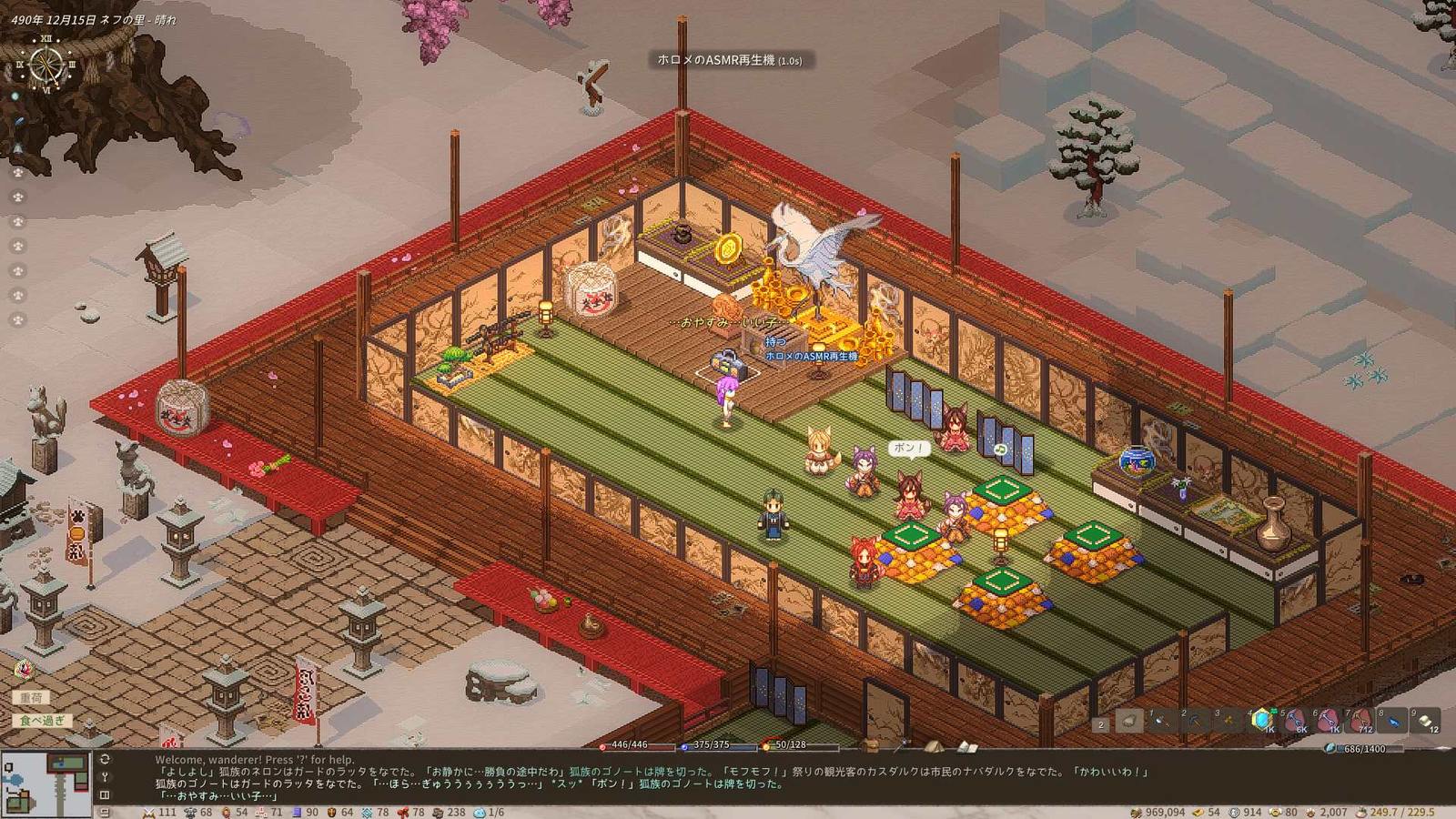Click the teacup icon showing 249.7/229.5
Viewport: 1456px width, 819px height.
(x=1360, y=814)
